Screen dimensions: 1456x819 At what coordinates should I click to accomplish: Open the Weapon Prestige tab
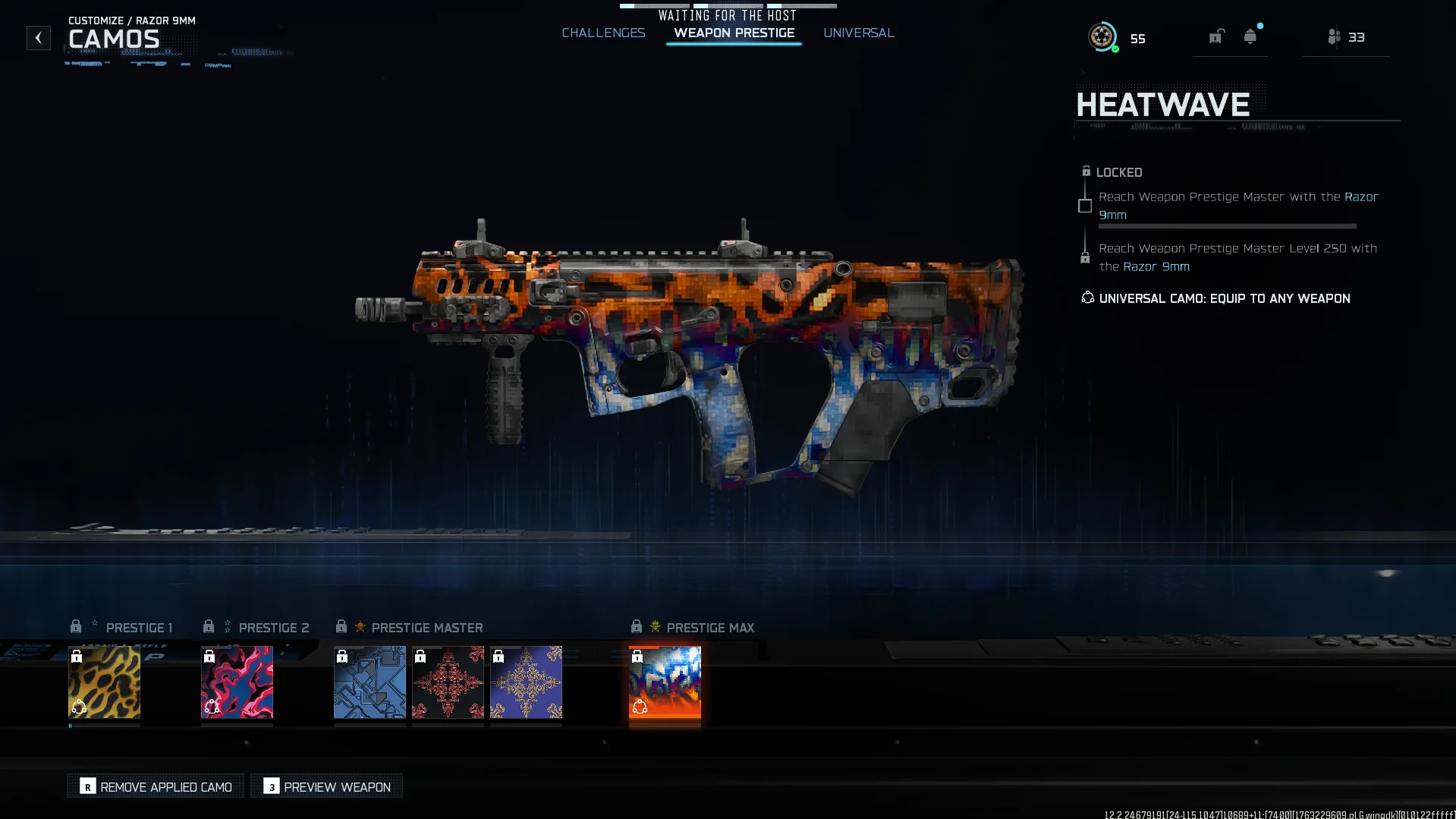point(733,33)
